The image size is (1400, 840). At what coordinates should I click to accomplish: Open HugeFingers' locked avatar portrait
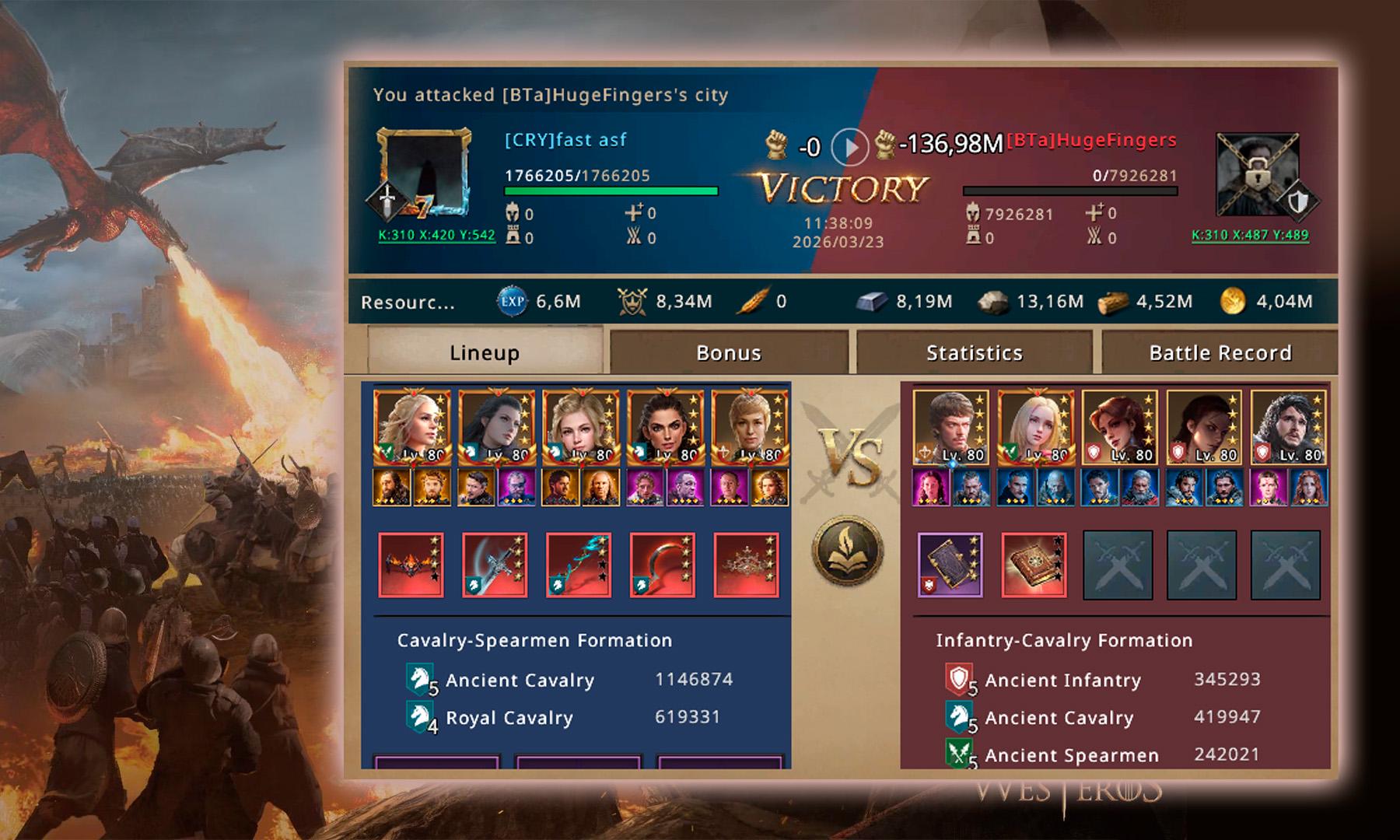coord(1256,174)
